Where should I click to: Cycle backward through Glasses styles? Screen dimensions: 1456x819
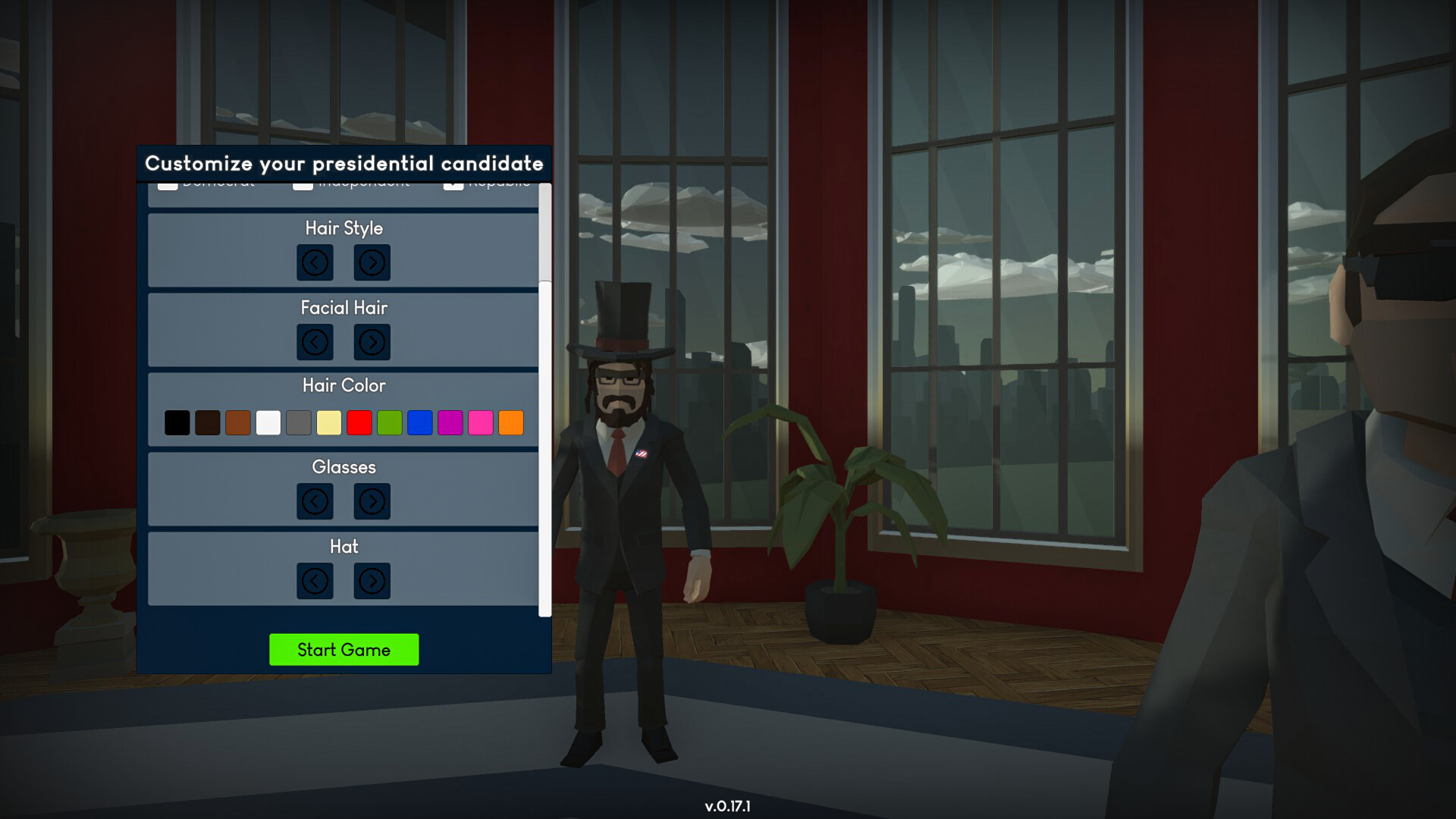coord(315,501)
